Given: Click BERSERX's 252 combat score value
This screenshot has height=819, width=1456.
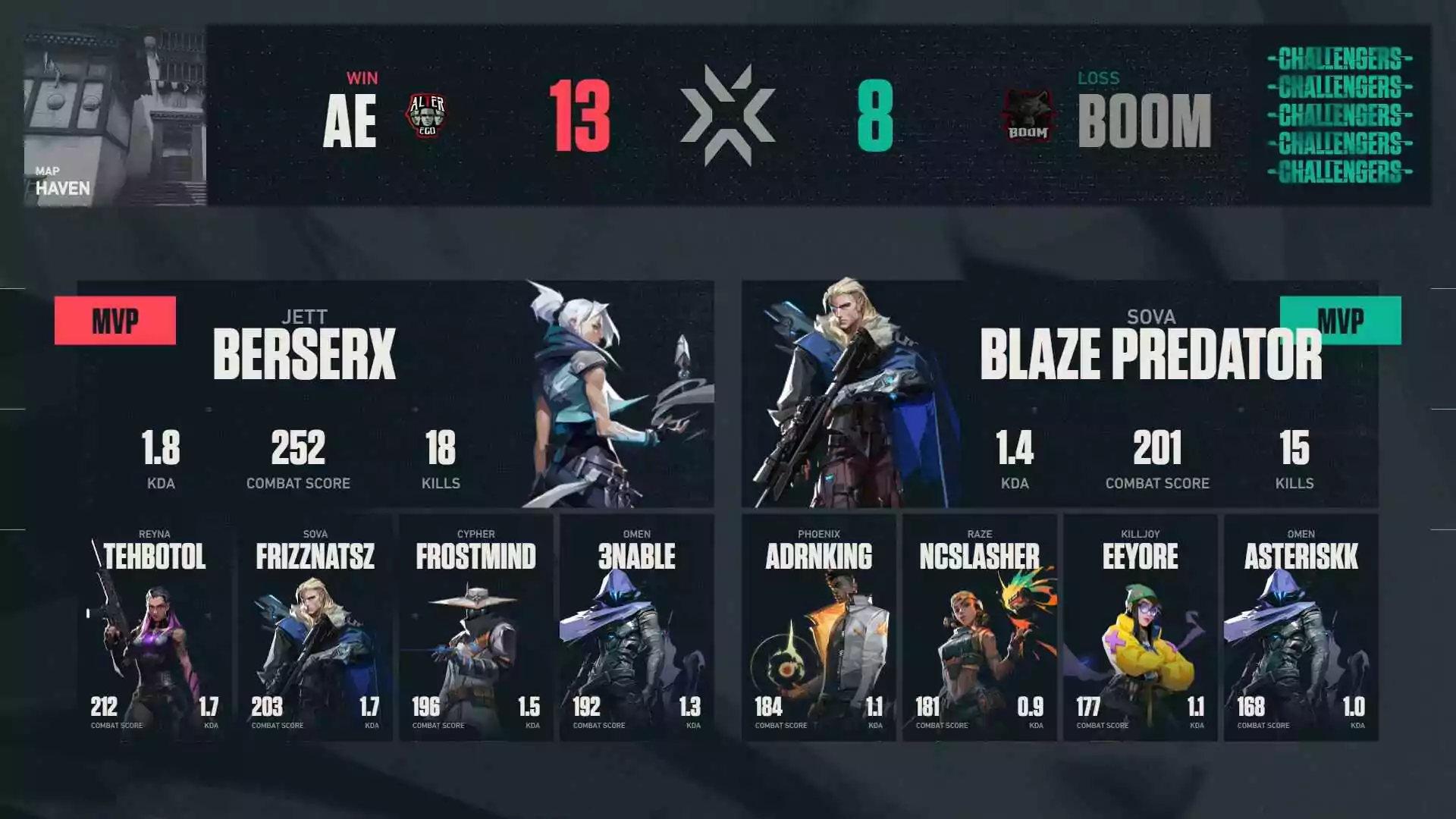Looking at the screenshot, I should pos(298,449).
